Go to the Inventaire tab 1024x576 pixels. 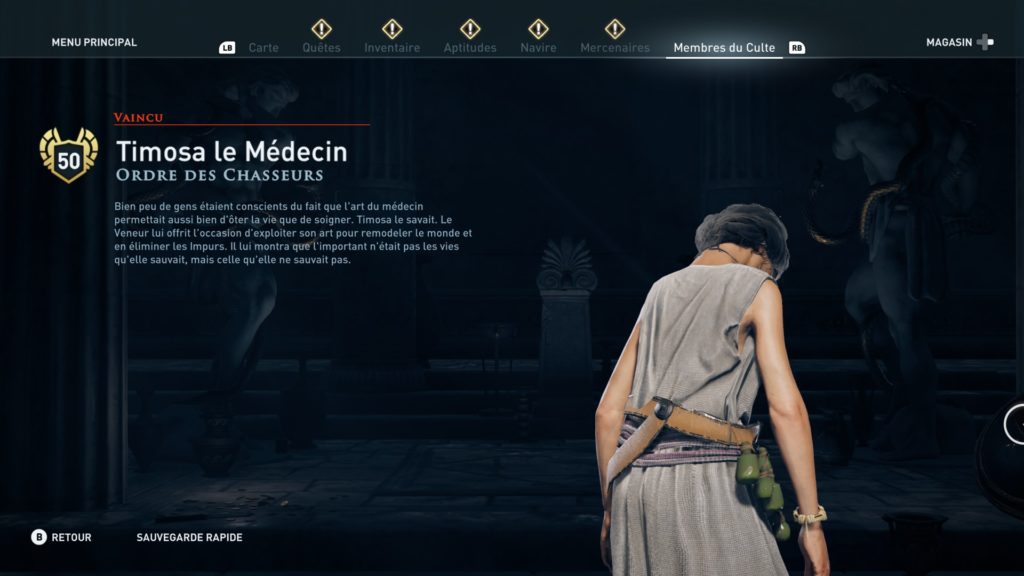point(392,48)
